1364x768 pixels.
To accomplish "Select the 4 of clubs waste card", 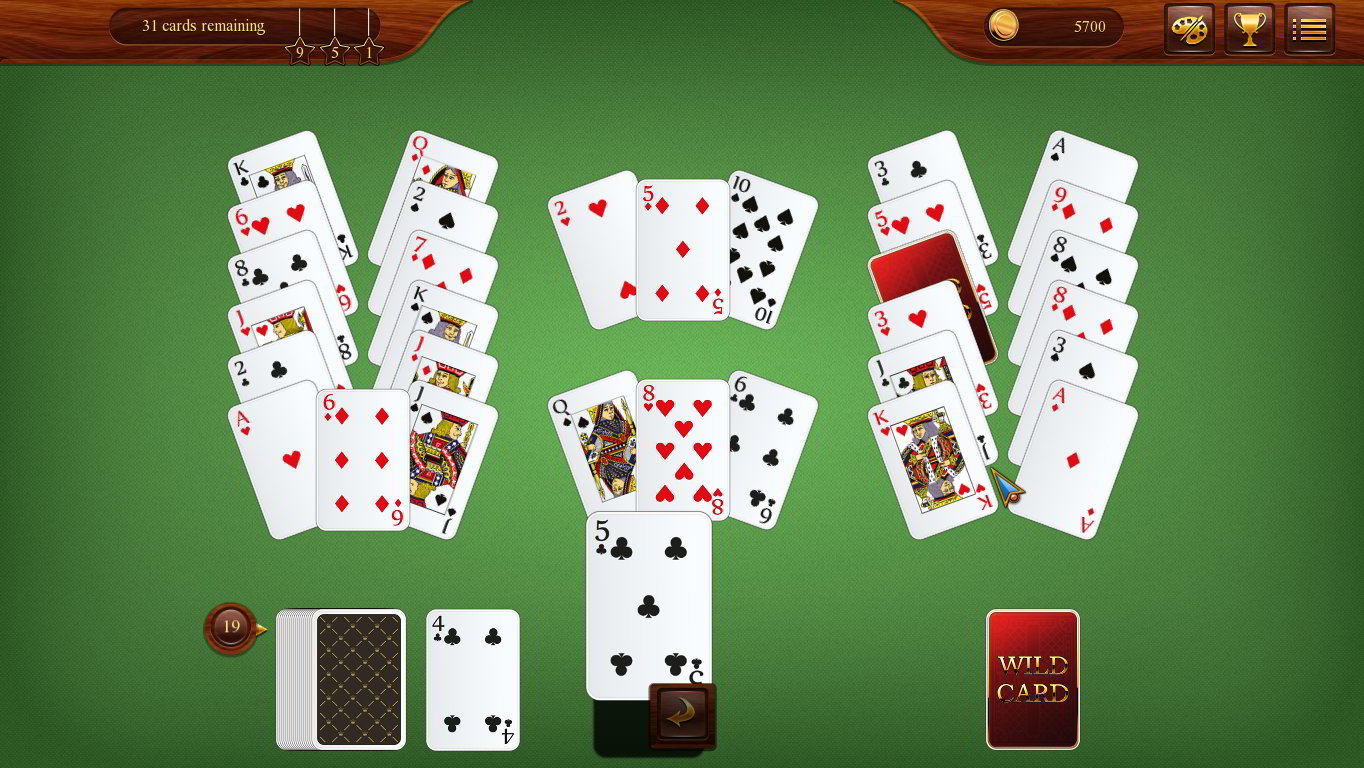I will click(x=471, y=679).
